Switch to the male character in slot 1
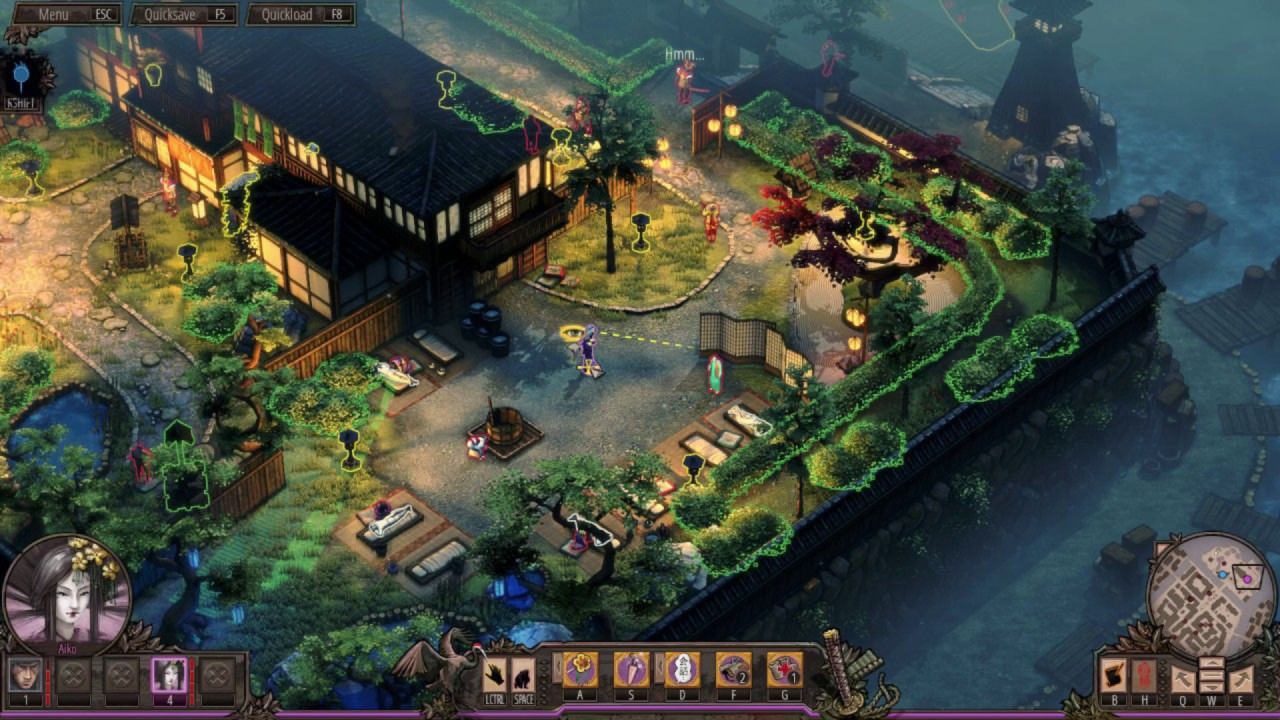1280x720 pixels. pyautogui.click(x=26, y=675)
